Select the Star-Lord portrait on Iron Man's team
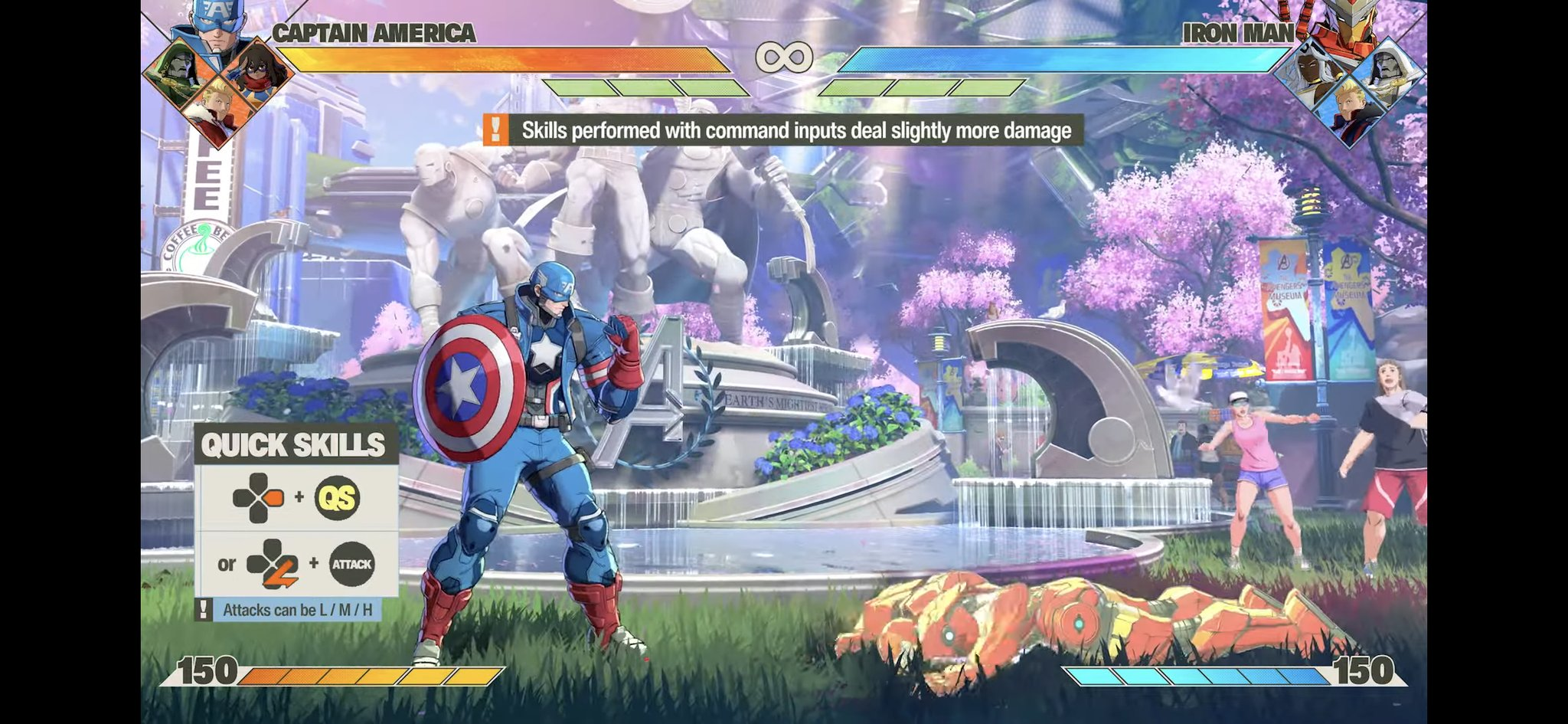 [1350, 110]
